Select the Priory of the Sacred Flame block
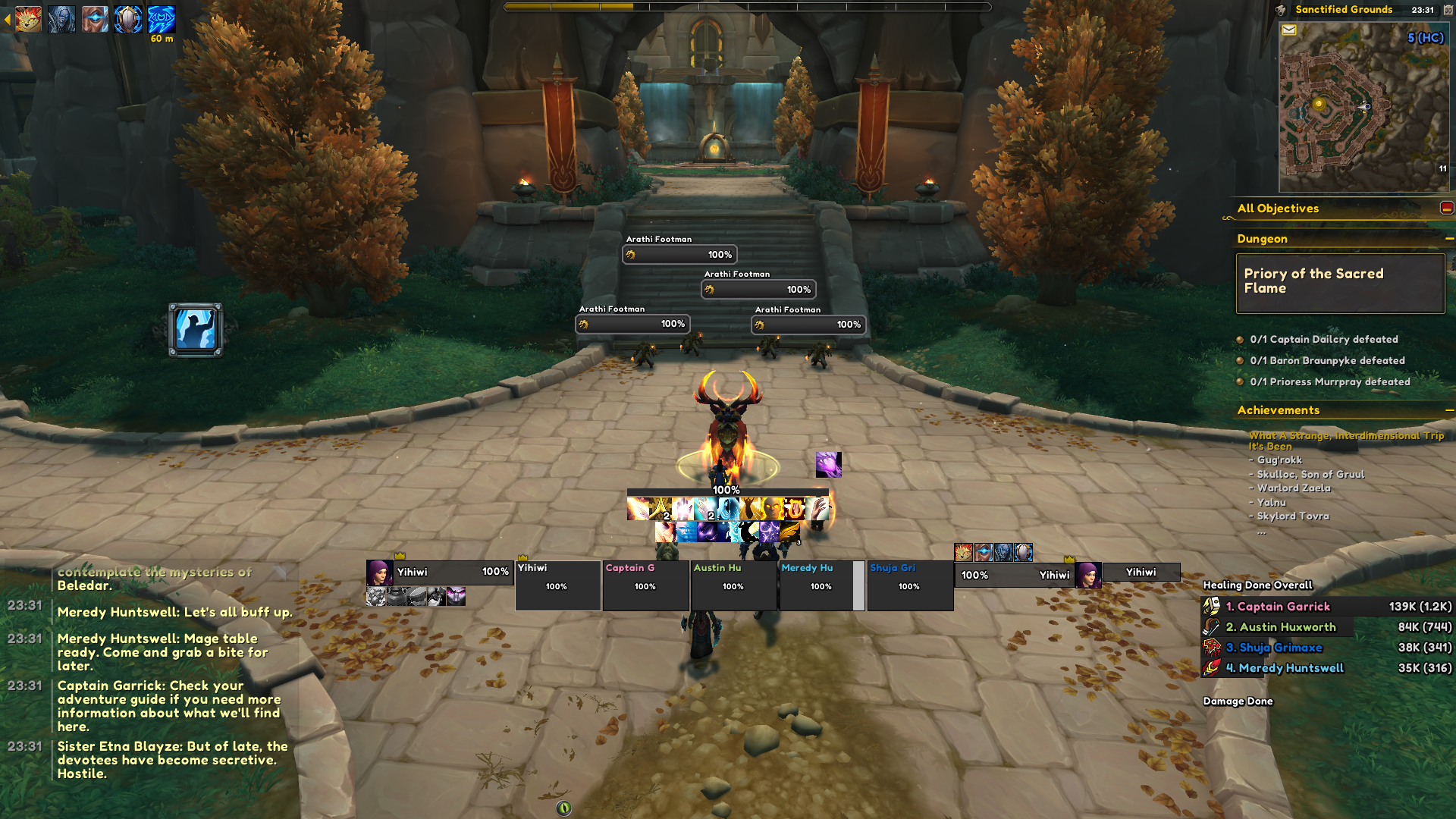1456x819 pixels. pos(1340,282)
